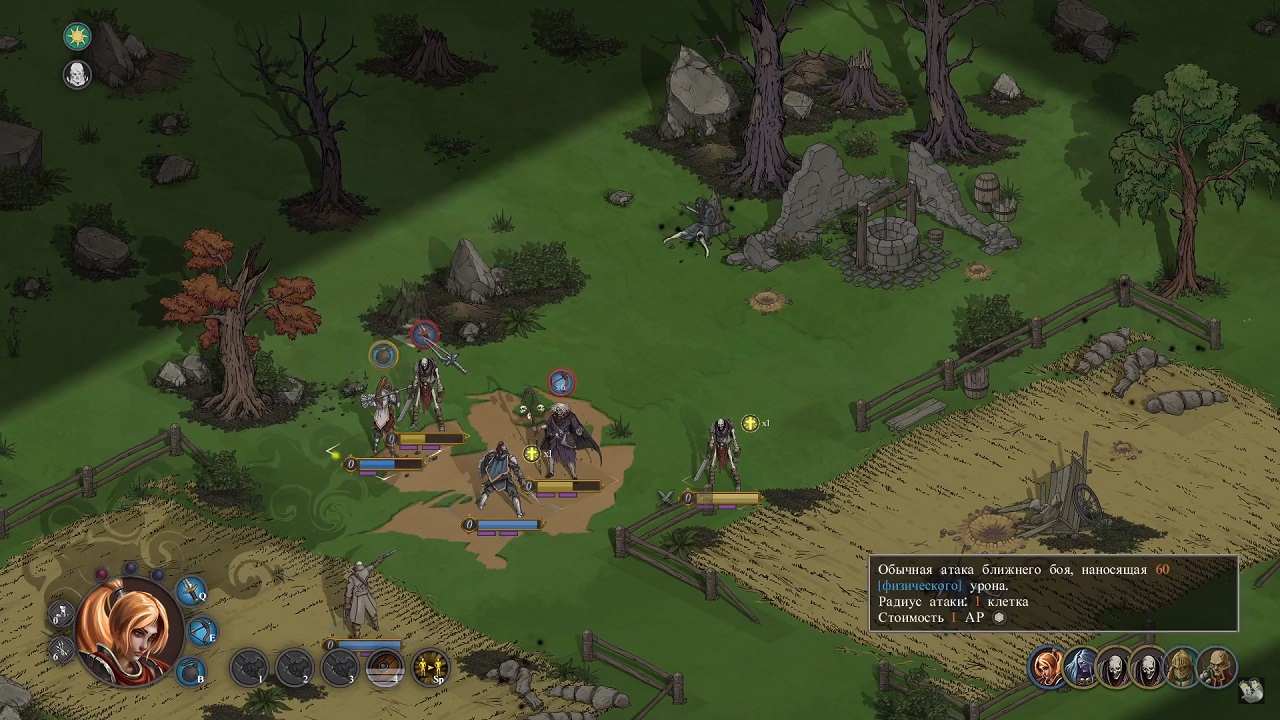The width and height of the screenshot is (1280, 720).
Task: Select the crossed arrows icon showing 6
Action: [x=62, y=651]
